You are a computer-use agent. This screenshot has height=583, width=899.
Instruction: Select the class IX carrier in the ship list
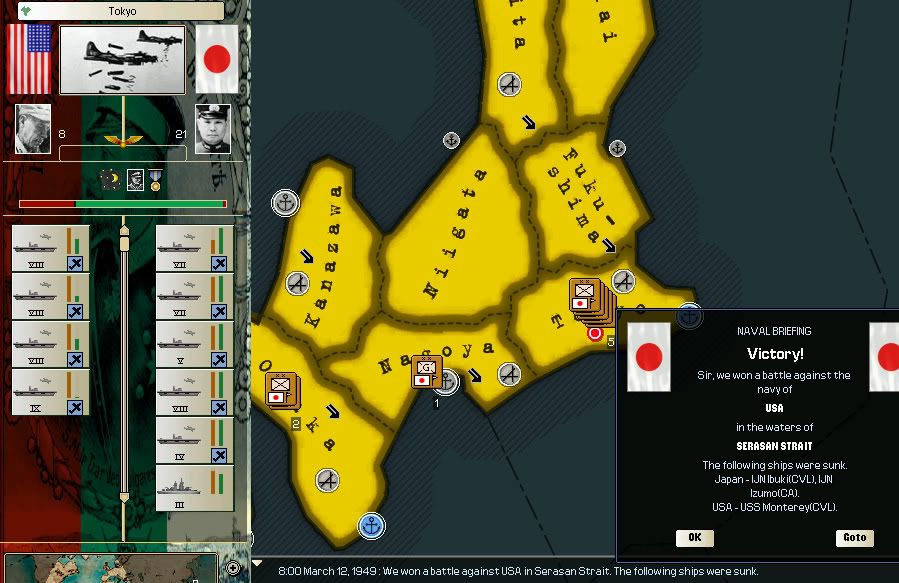pyautogui.click(x=50, y=393)
